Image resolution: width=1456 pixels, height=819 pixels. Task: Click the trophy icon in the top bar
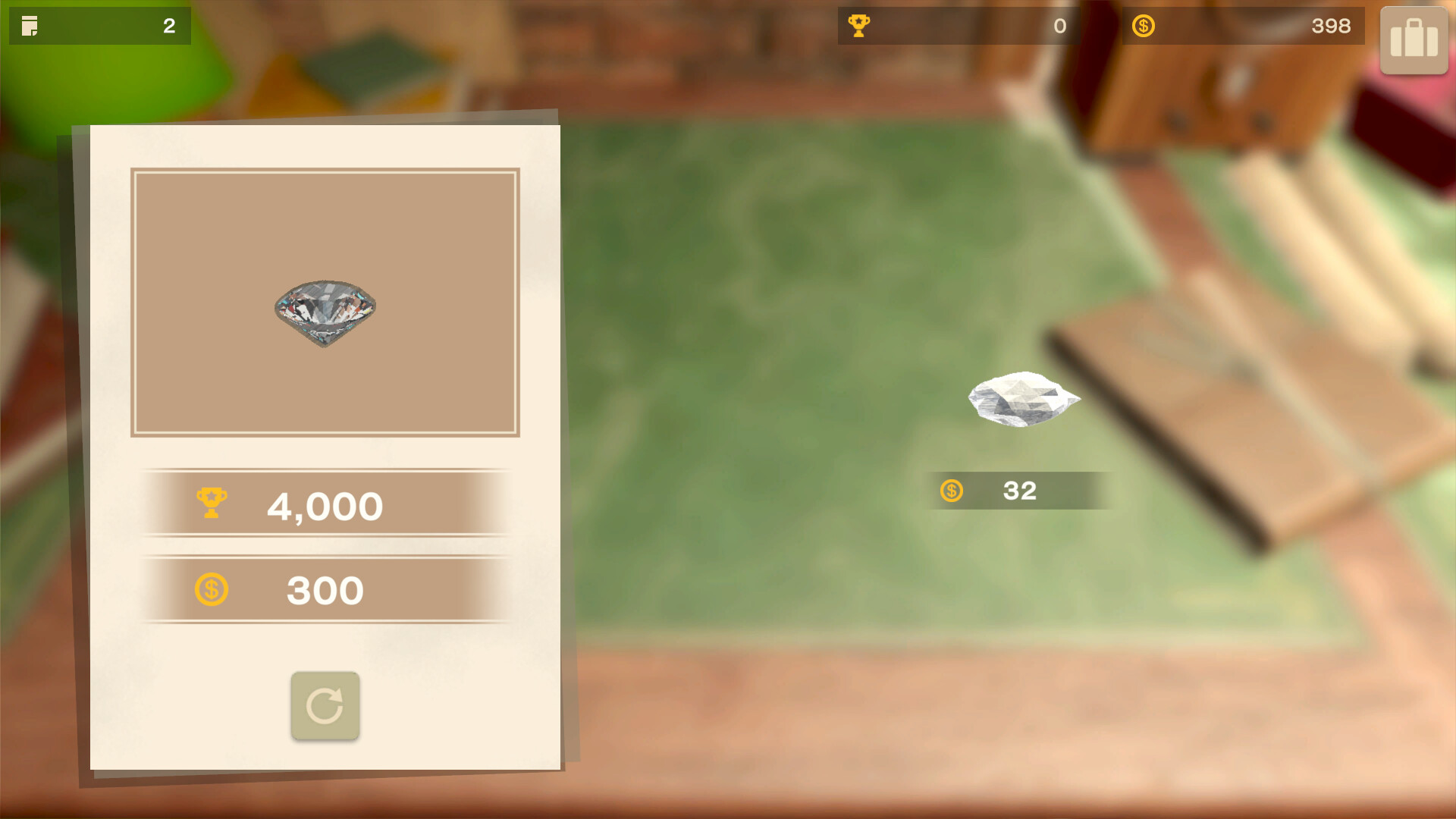pos(858,25)
